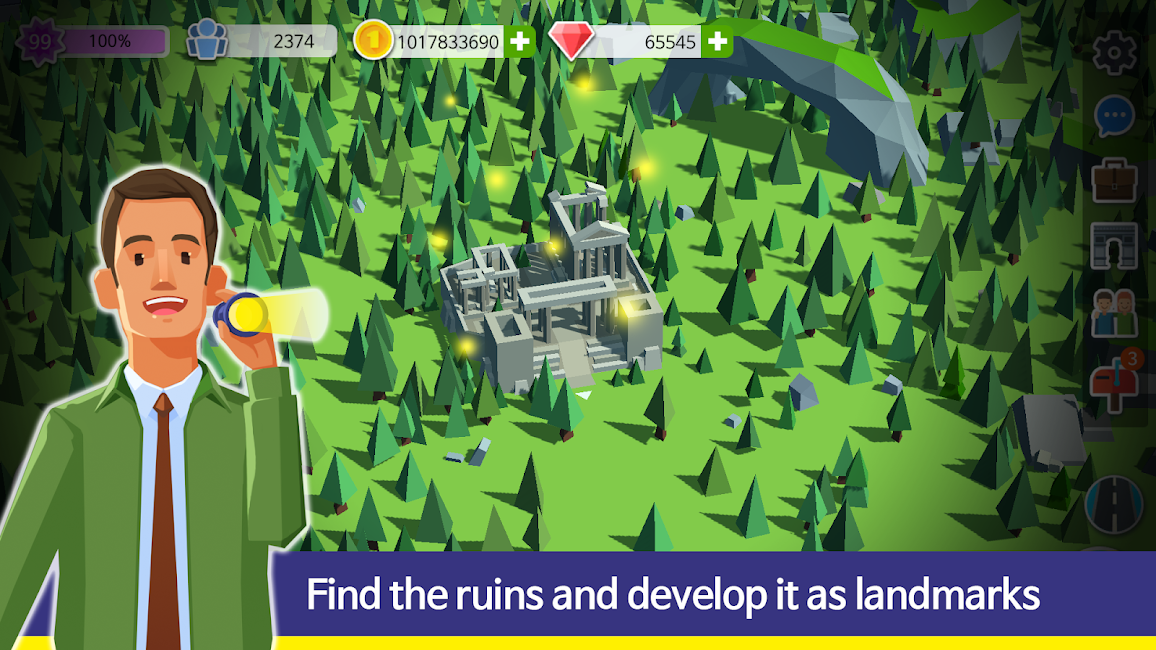
Task: Open the chat speech bubble
Action: 1114,117
